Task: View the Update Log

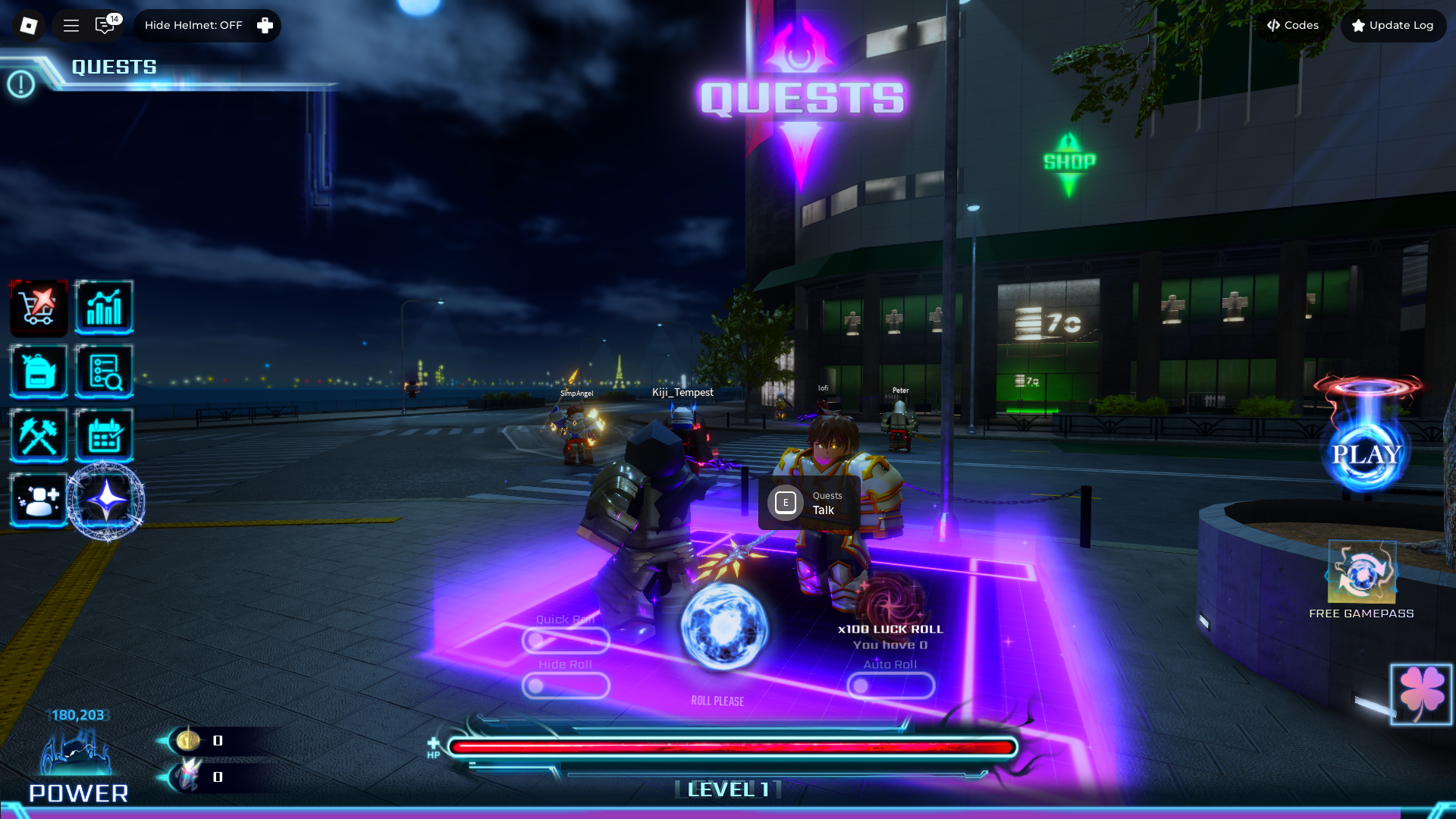Action: pos(1393,26)
